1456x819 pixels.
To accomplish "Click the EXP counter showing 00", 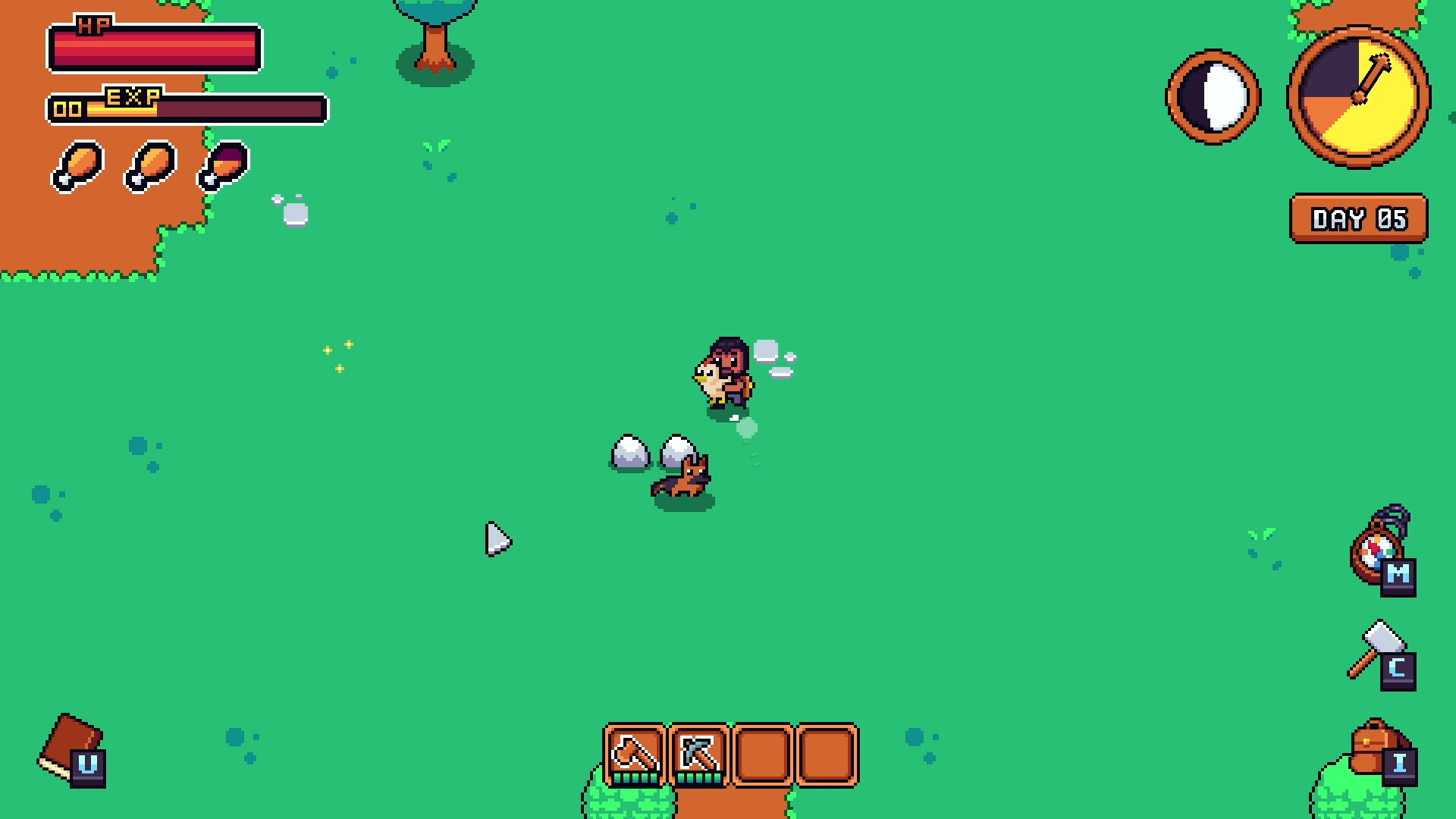I will (x=67, y=108).
